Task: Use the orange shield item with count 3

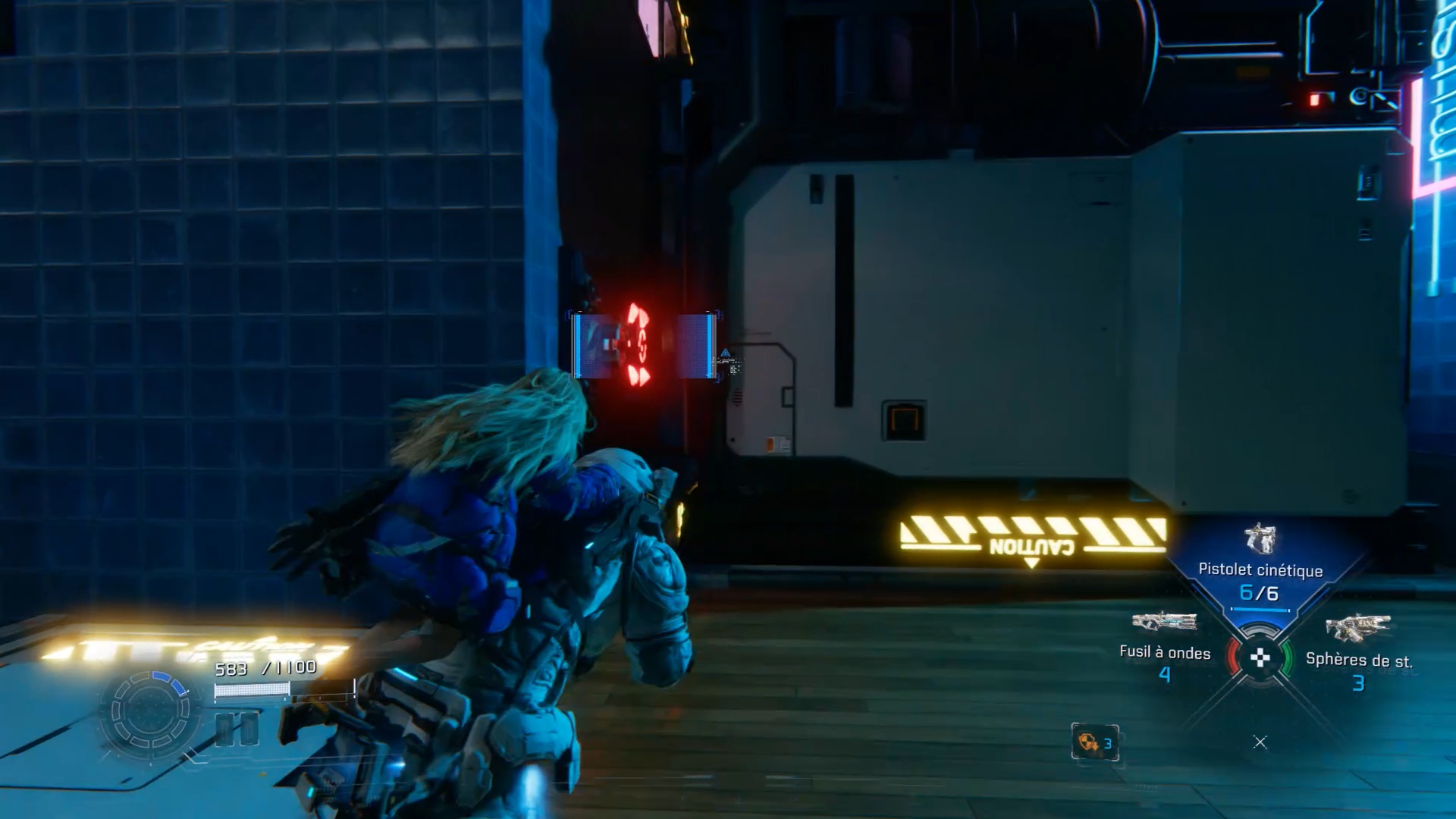Action: click(1095, 742)
